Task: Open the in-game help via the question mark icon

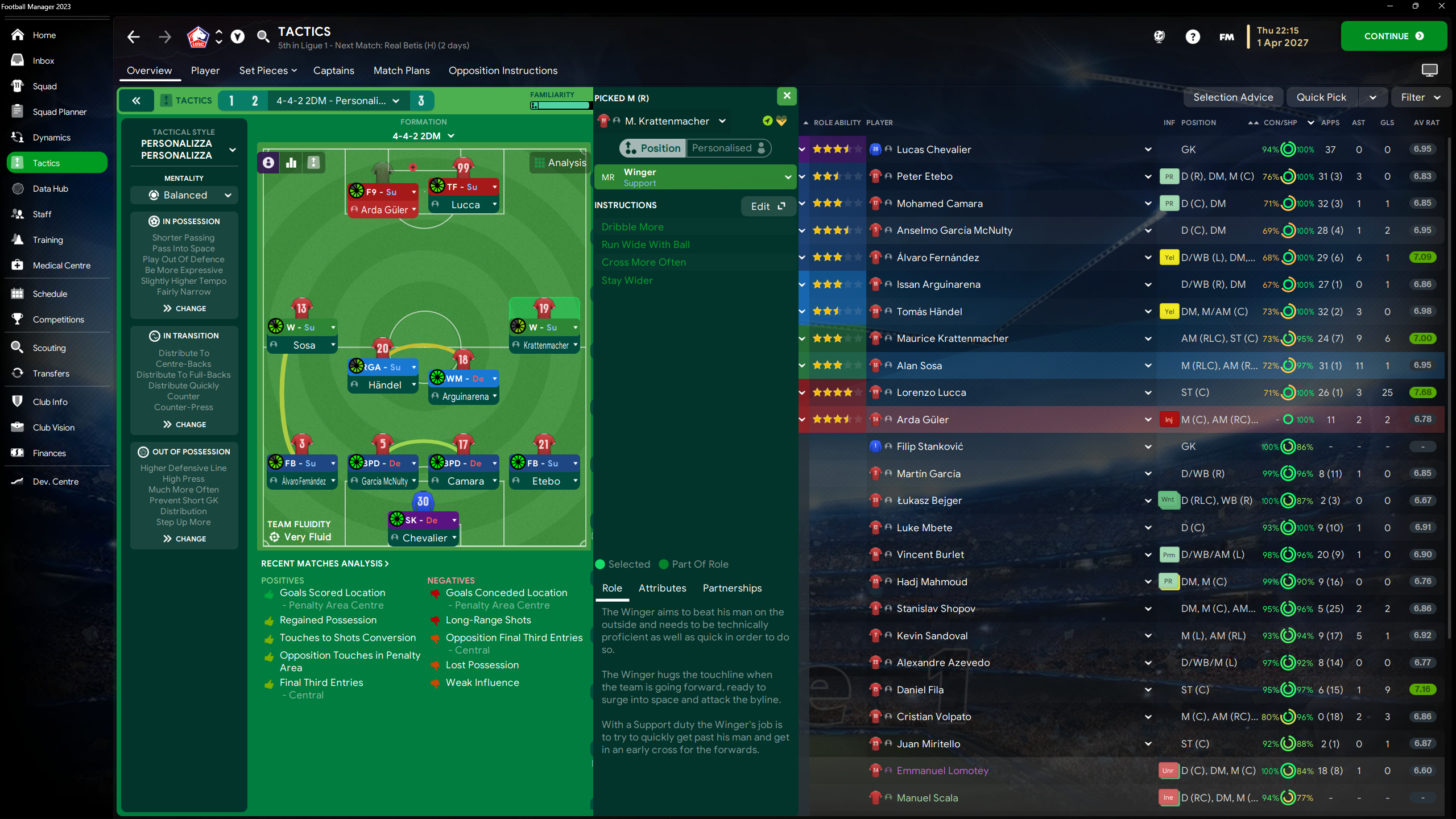Action: click(x=1192, y=36)
